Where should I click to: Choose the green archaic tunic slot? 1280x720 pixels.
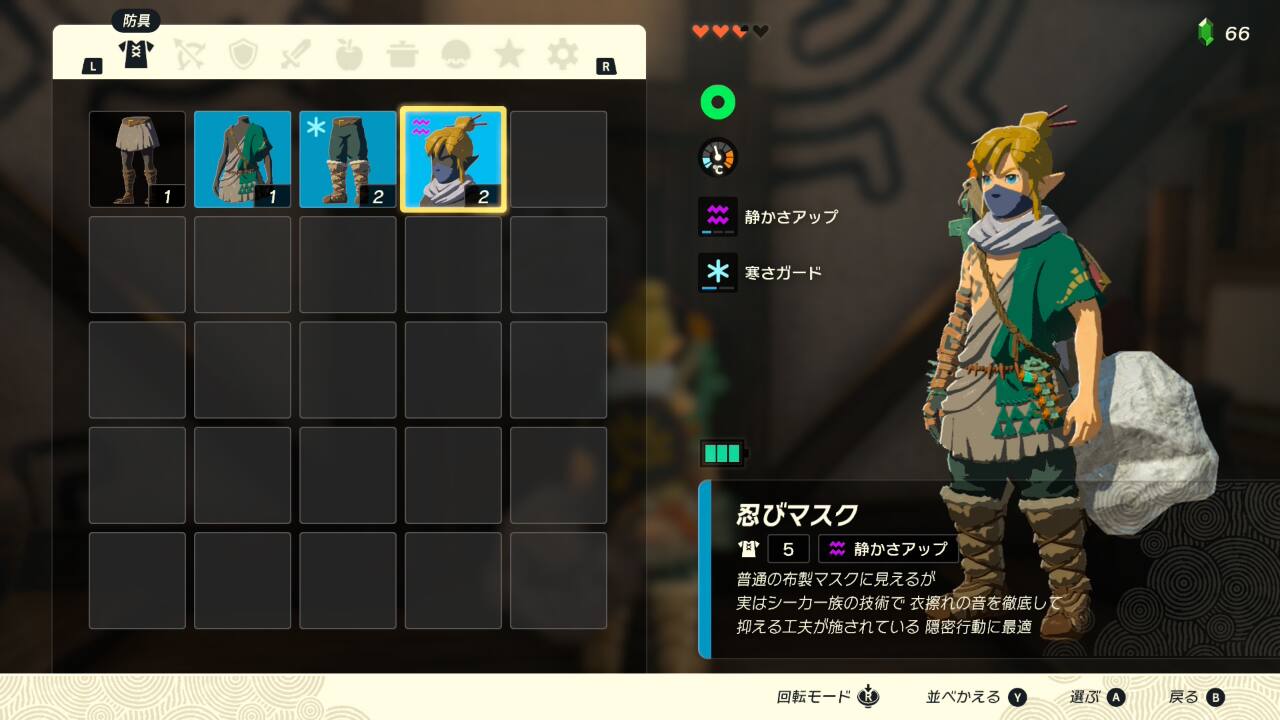(243, 159)
